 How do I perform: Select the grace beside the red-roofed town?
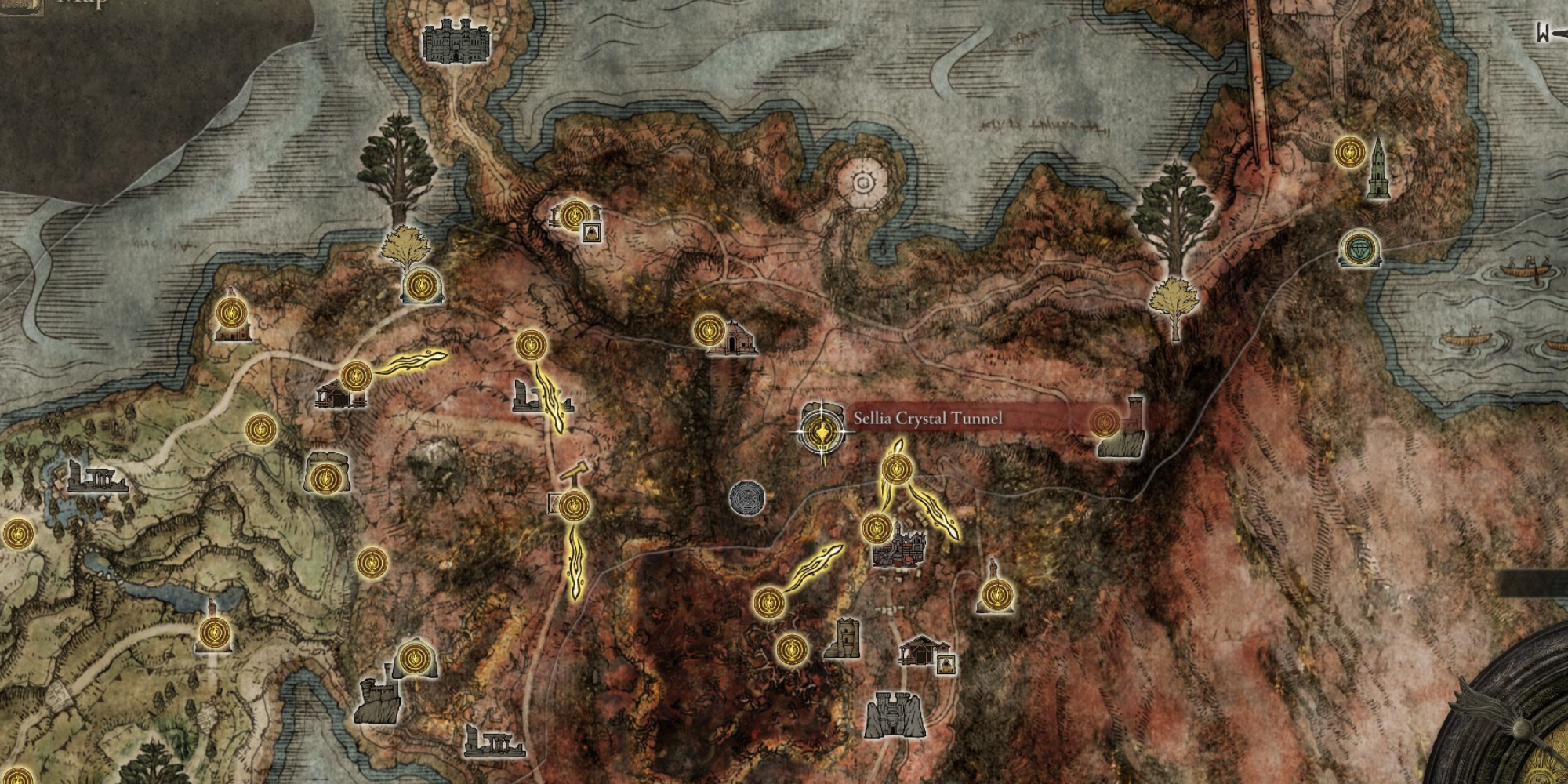tap(876, 528)
